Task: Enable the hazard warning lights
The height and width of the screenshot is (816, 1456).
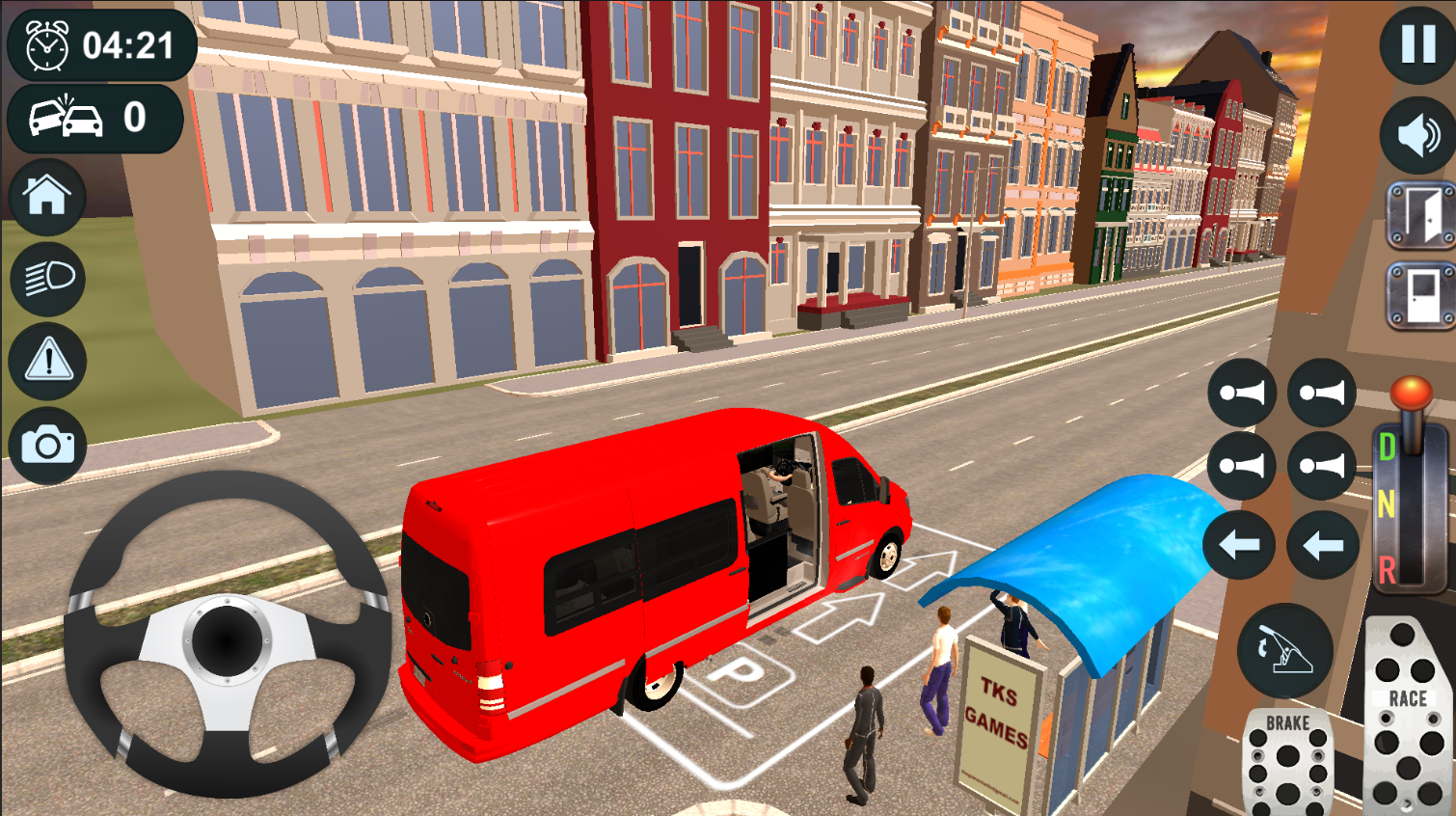Action: (x=47, y=361)
